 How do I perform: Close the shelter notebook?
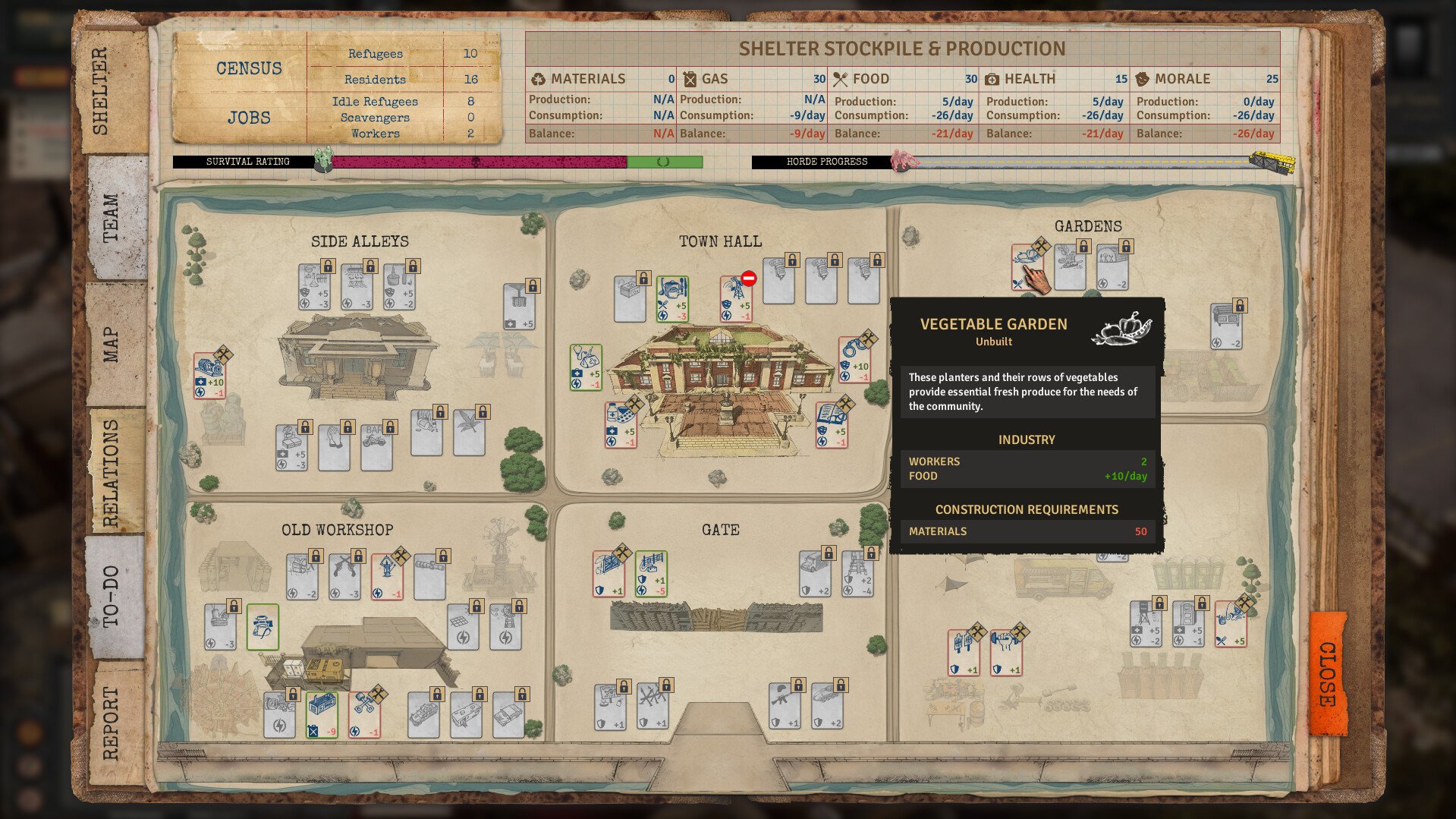[x=1328, y=673]
